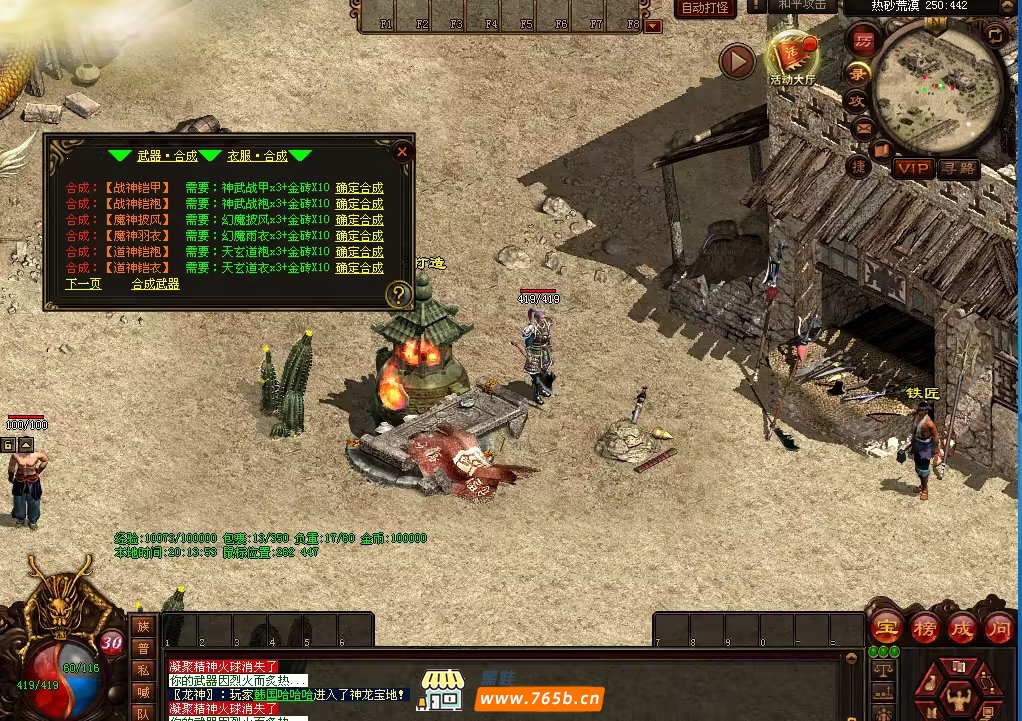This screenshot has height=721, width=1022.
Task: Open the 合成武器 weapon synthesis link
Action: pyautogui.click(x=156, y=284)
